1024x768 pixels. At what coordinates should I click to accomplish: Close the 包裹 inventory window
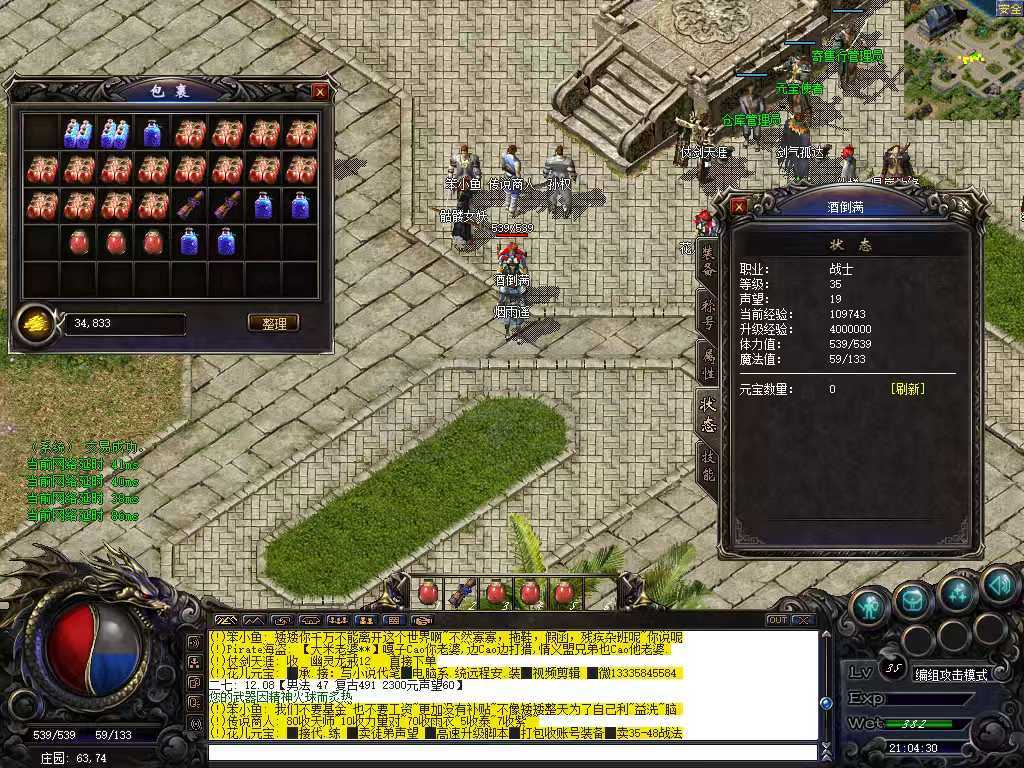coord(320,91)
